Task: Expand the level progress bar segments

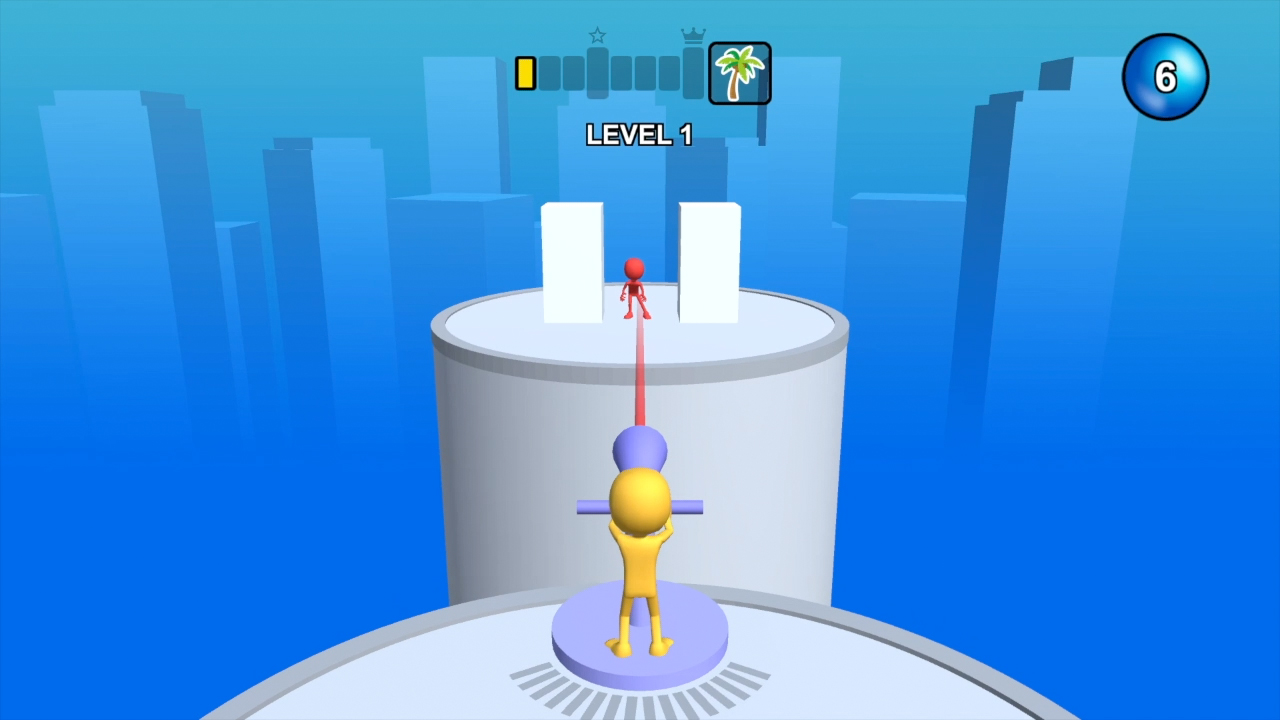Action: pyautogui.click(x=620, y=72)
